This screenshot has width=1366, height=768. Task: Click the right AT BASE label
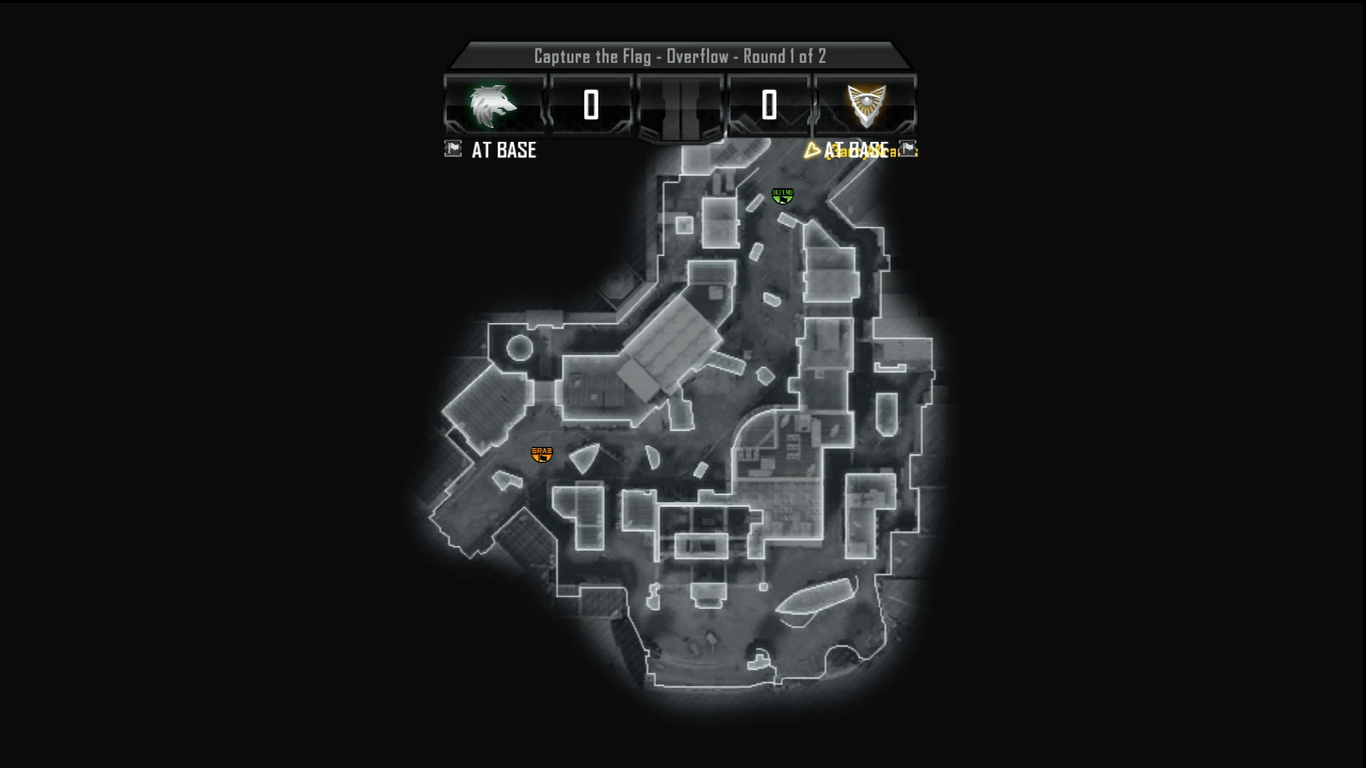pos(858,150)
